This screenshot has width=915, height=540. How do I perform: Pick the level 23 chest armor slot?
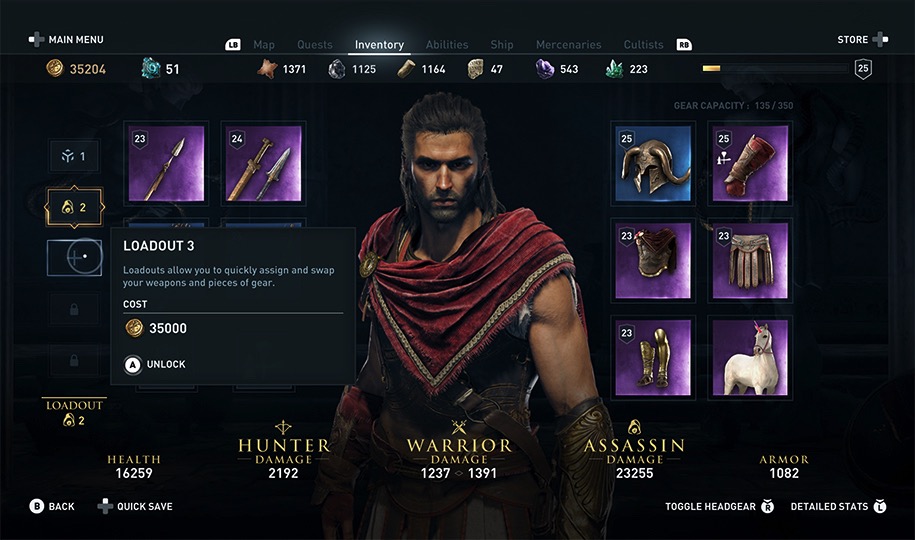[653, 260]
